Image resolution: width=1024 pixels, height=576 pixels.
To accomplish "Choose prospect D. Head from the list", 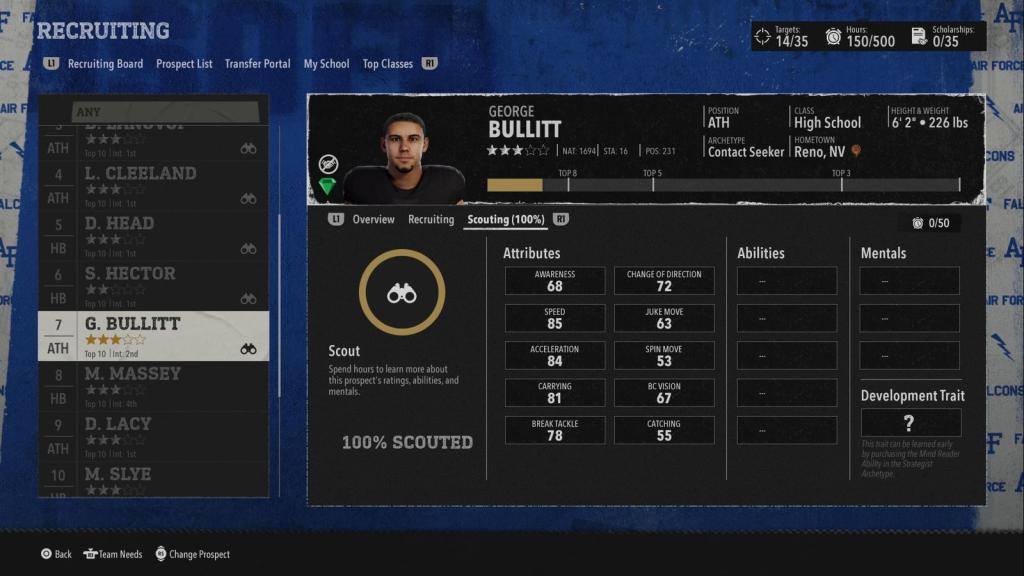I will point(153,235).
